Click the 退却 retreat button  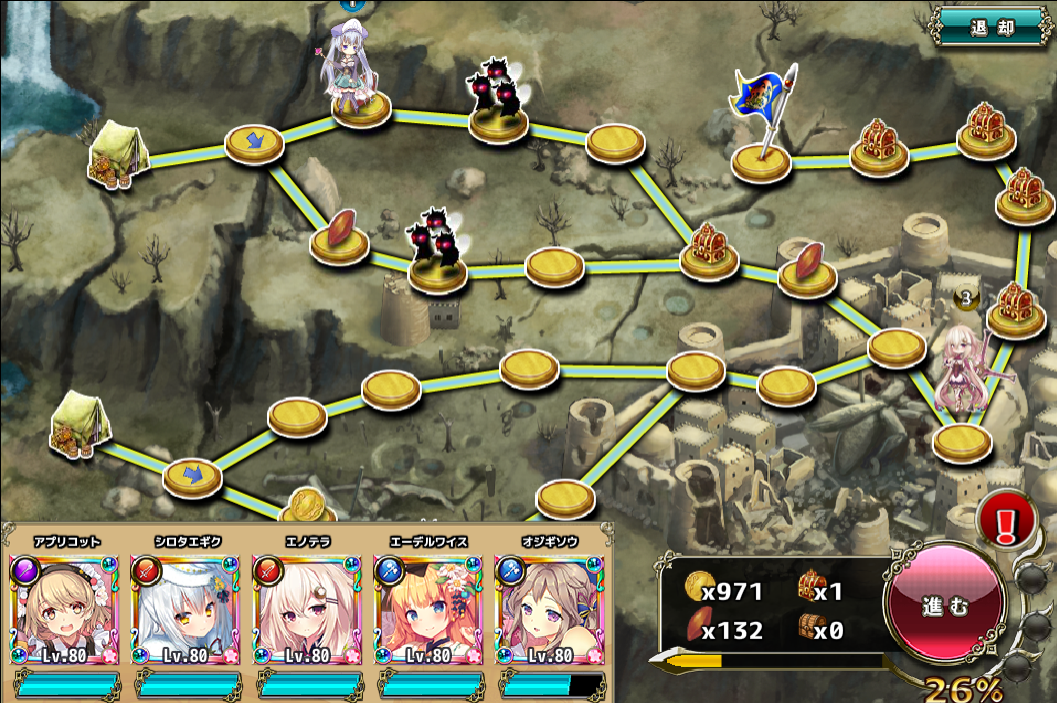click(991, 27)
